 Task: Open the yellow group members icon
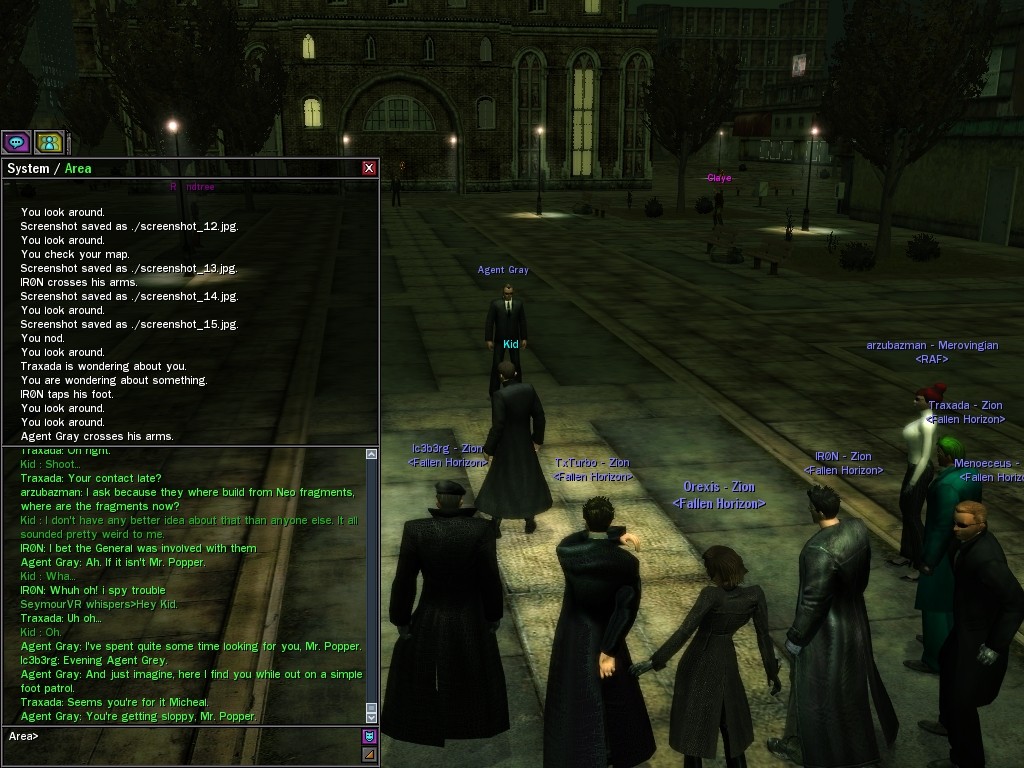(49, 142)
